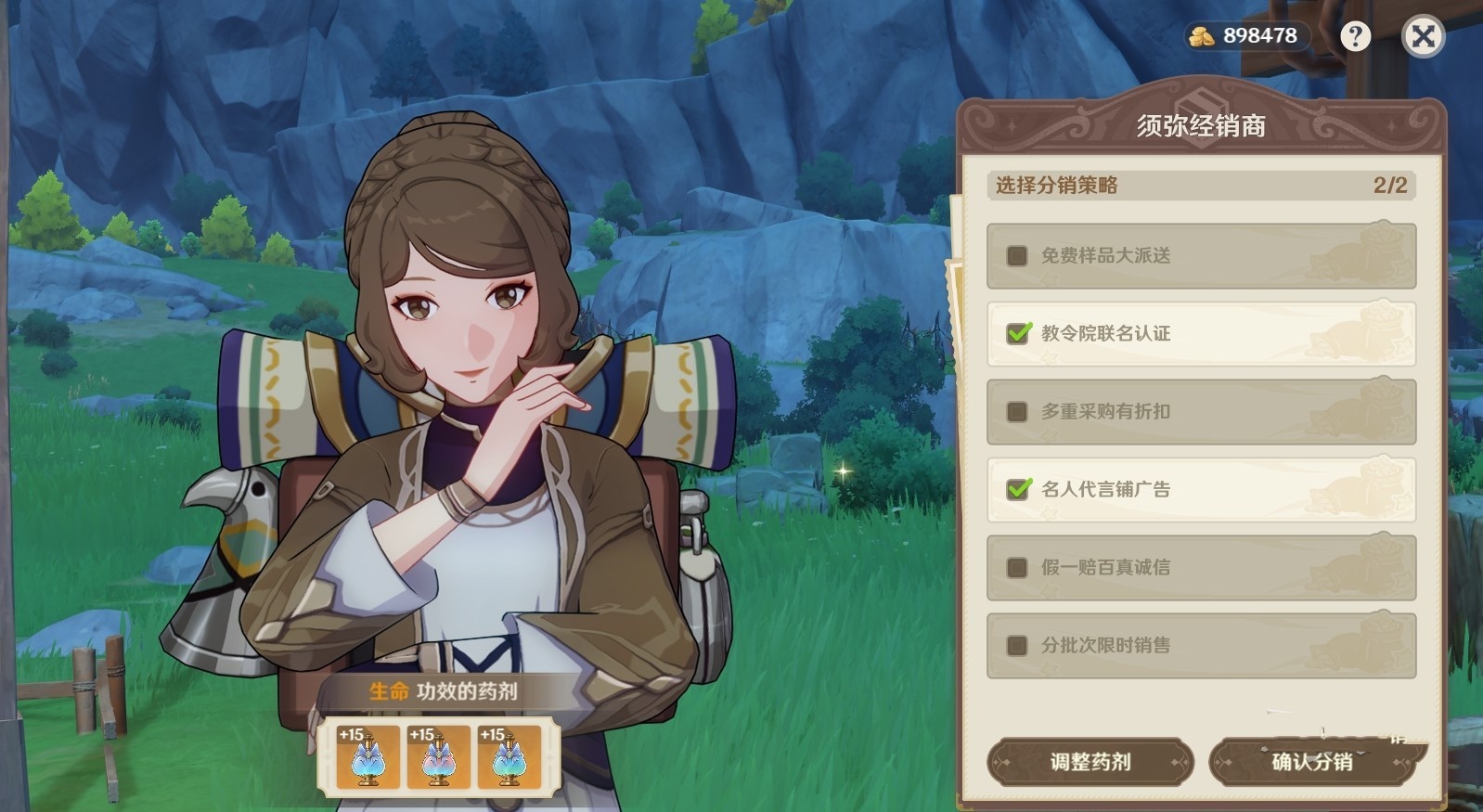Click the golden Mora coin icon

point(1204,36)
